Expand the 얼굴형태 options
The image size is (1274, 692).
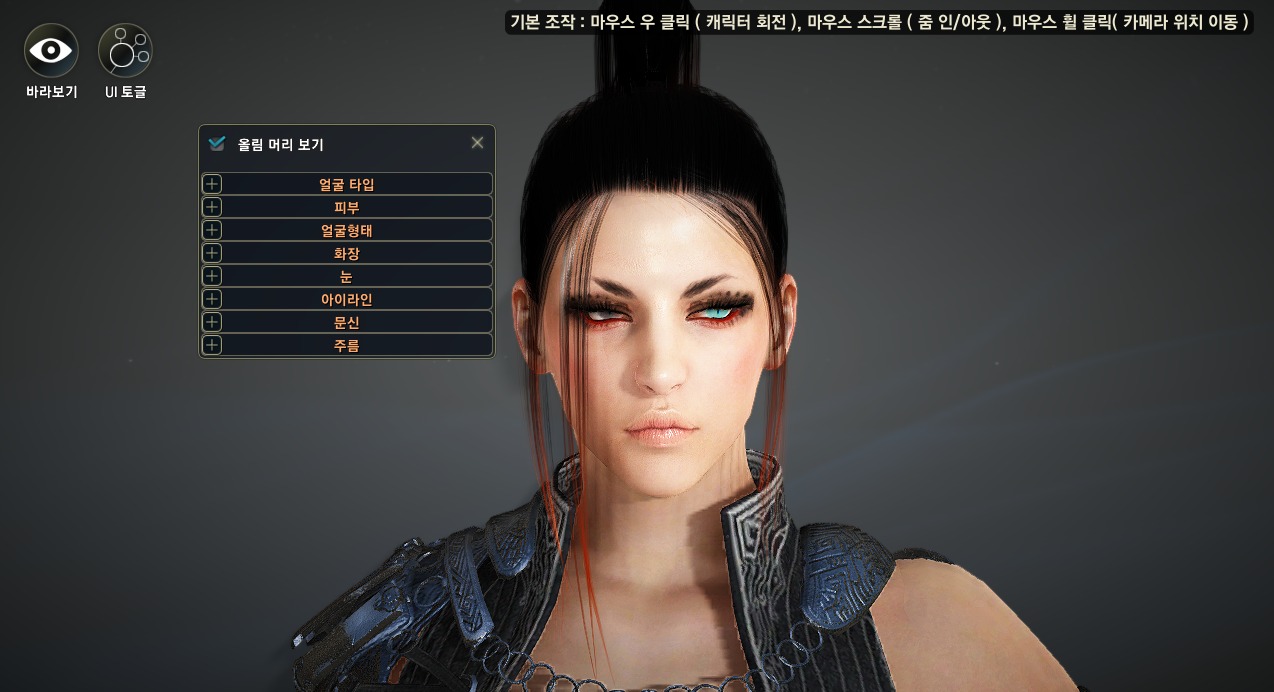pos(346,230)
